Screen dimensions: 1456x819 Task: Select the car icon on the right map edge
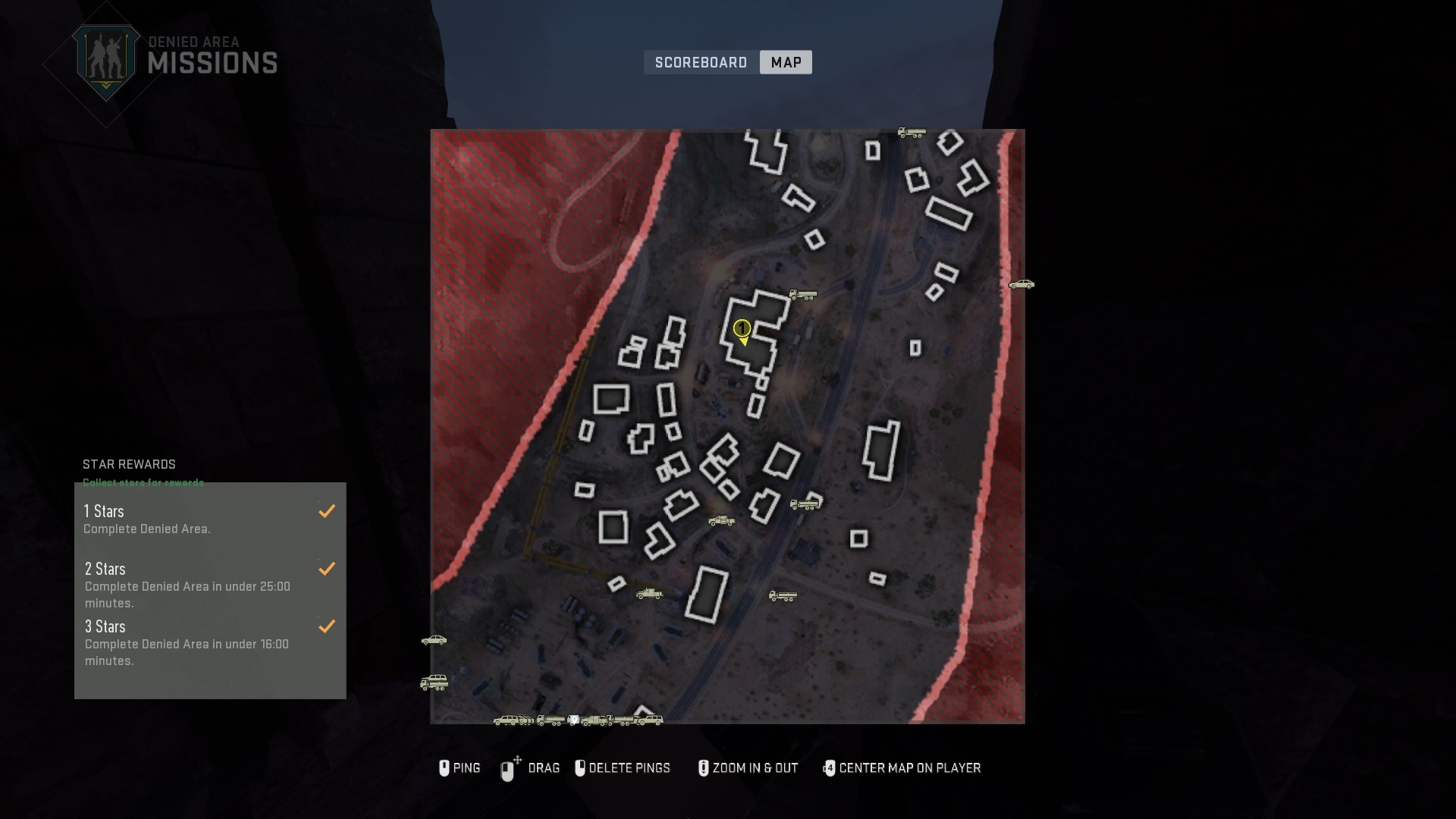[1021, 286]
